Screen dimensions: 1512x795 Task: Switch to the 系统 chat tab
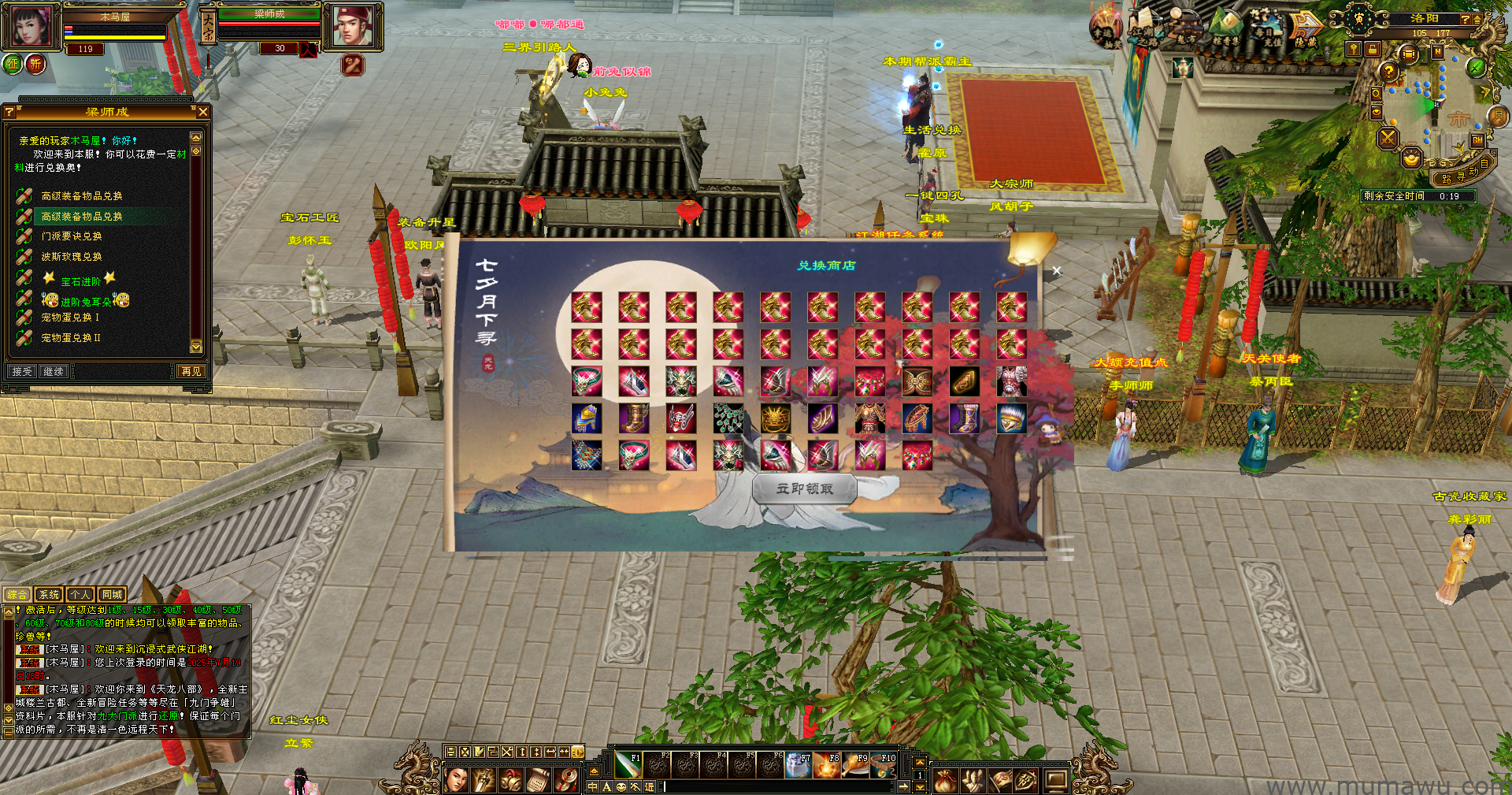click(x=49, y=595)
